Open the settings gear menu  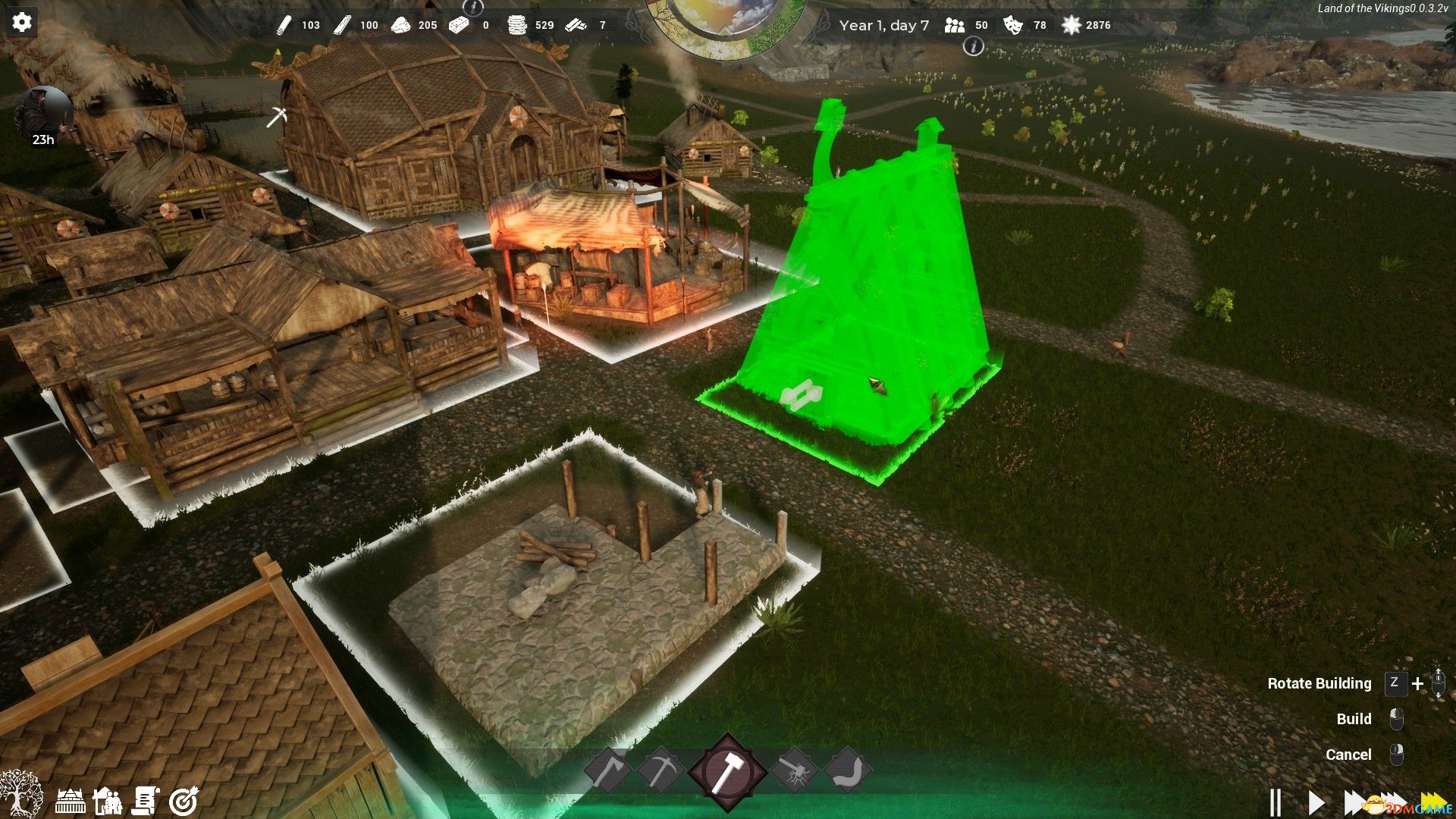click(x=22, y=21)
